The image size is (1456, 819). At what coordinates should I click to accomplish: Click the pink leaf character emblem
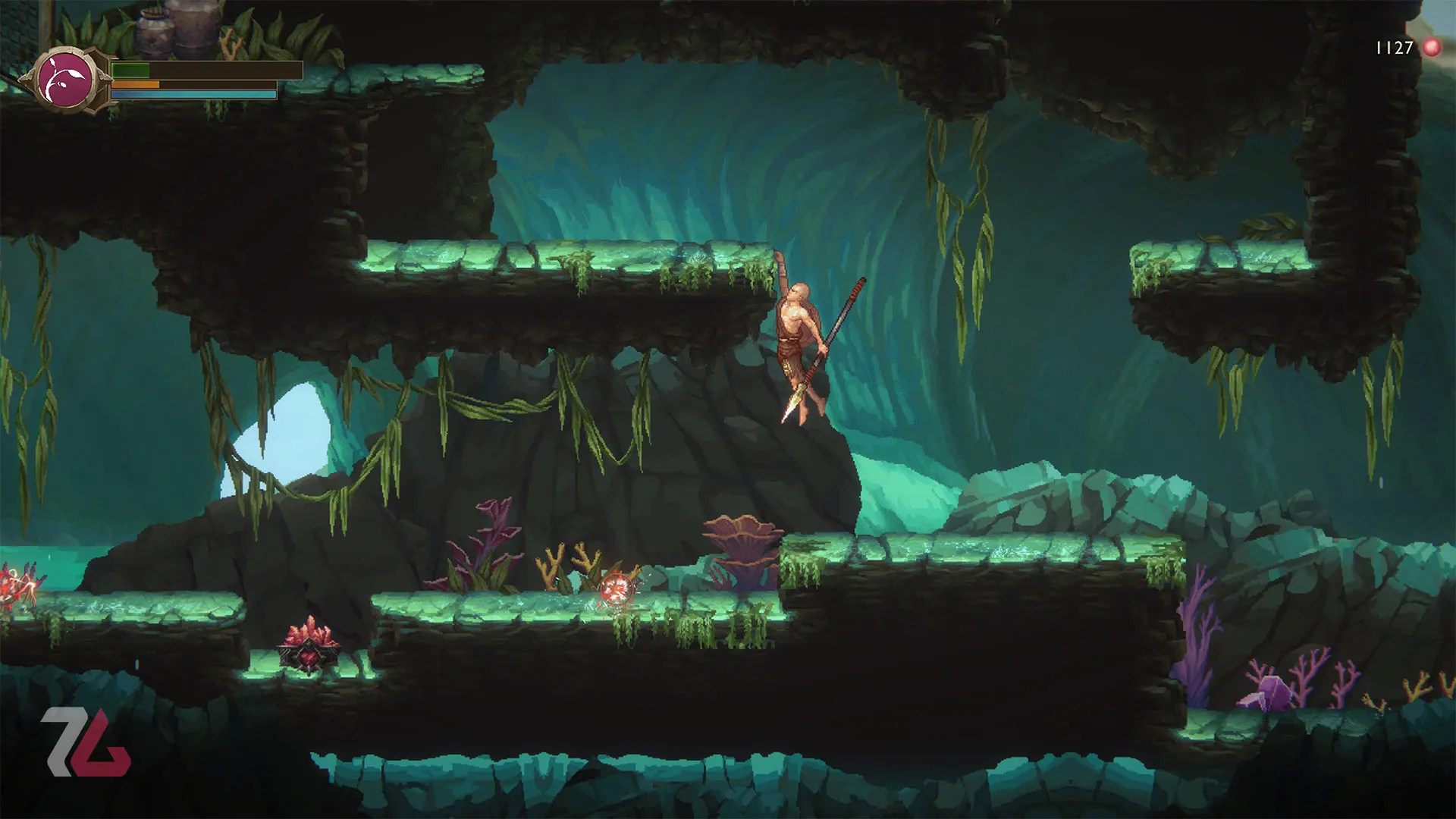[x=65, y=80]
